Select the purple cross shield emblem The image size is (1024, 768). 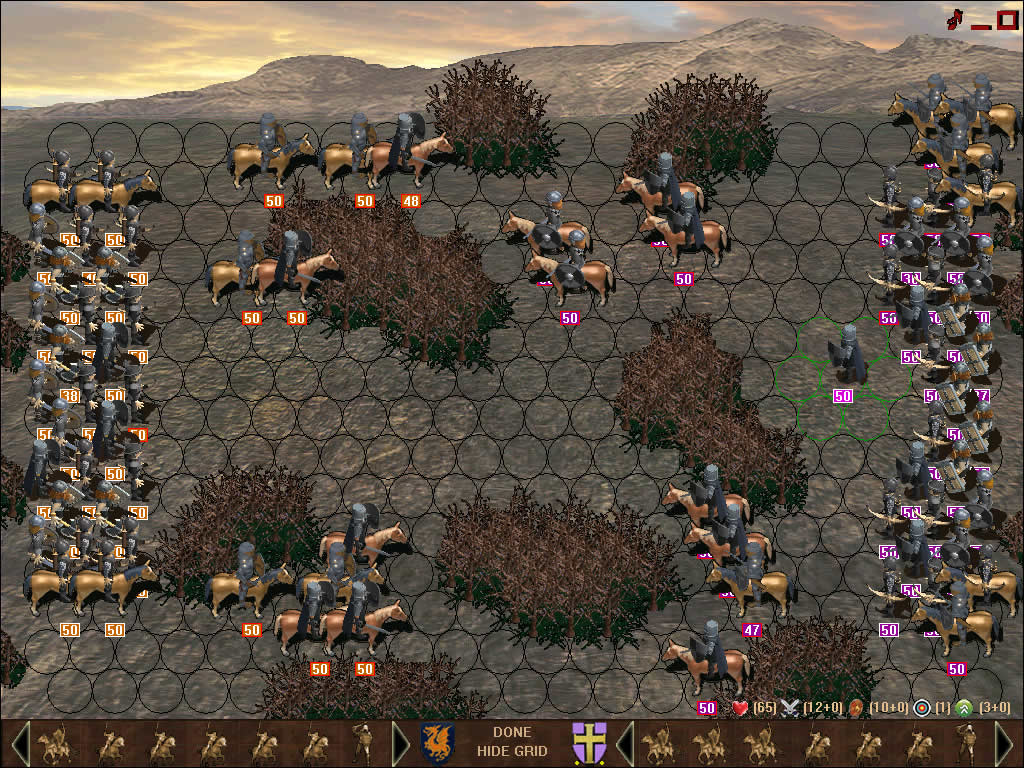tap(588, 744)
